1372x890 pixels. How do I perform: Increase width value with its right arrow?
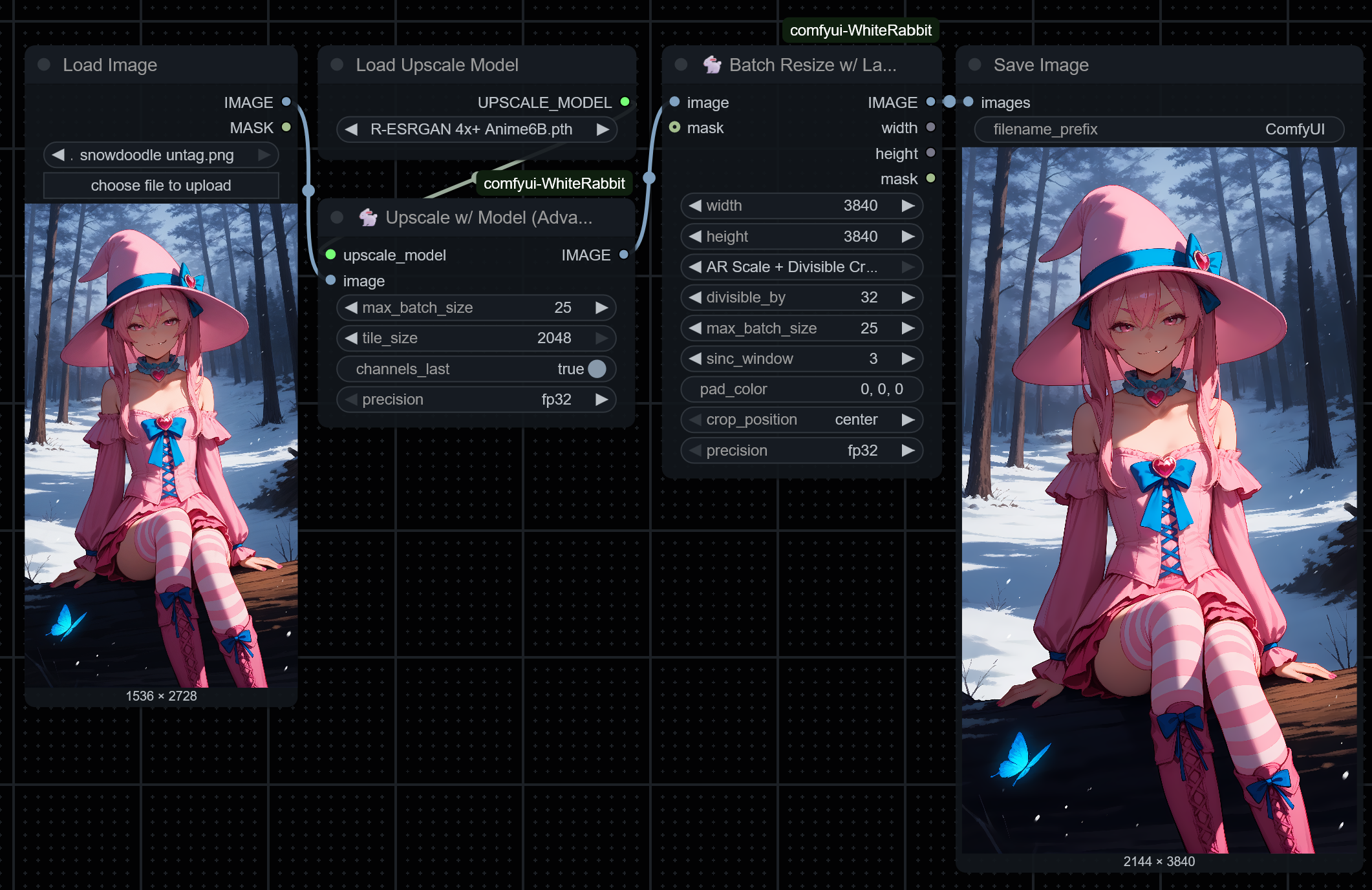[x=908, y=206]
